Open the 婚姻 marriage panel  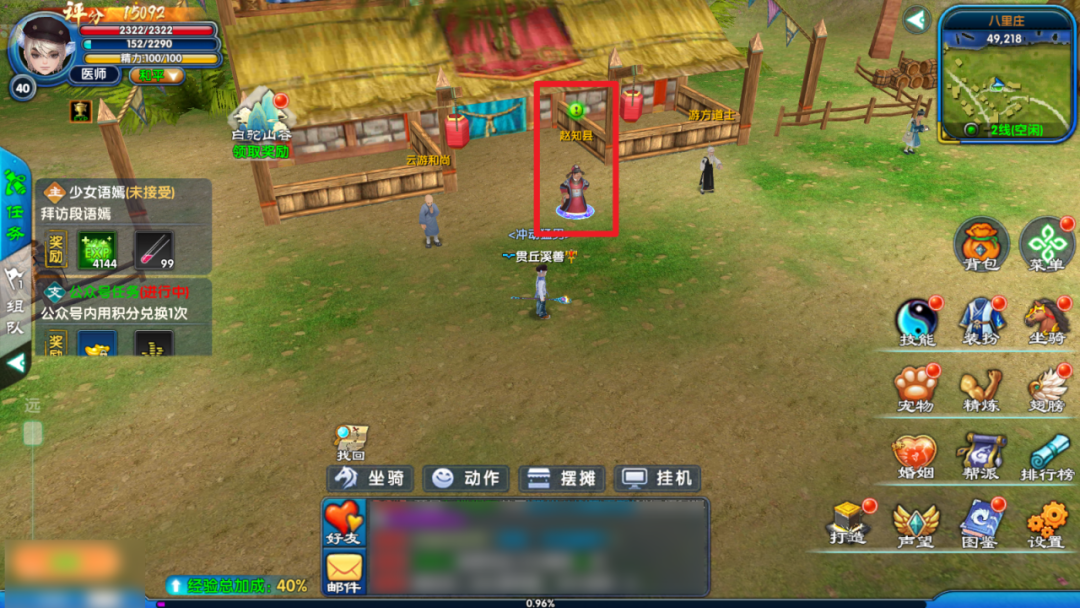click(x=916, y=455)
